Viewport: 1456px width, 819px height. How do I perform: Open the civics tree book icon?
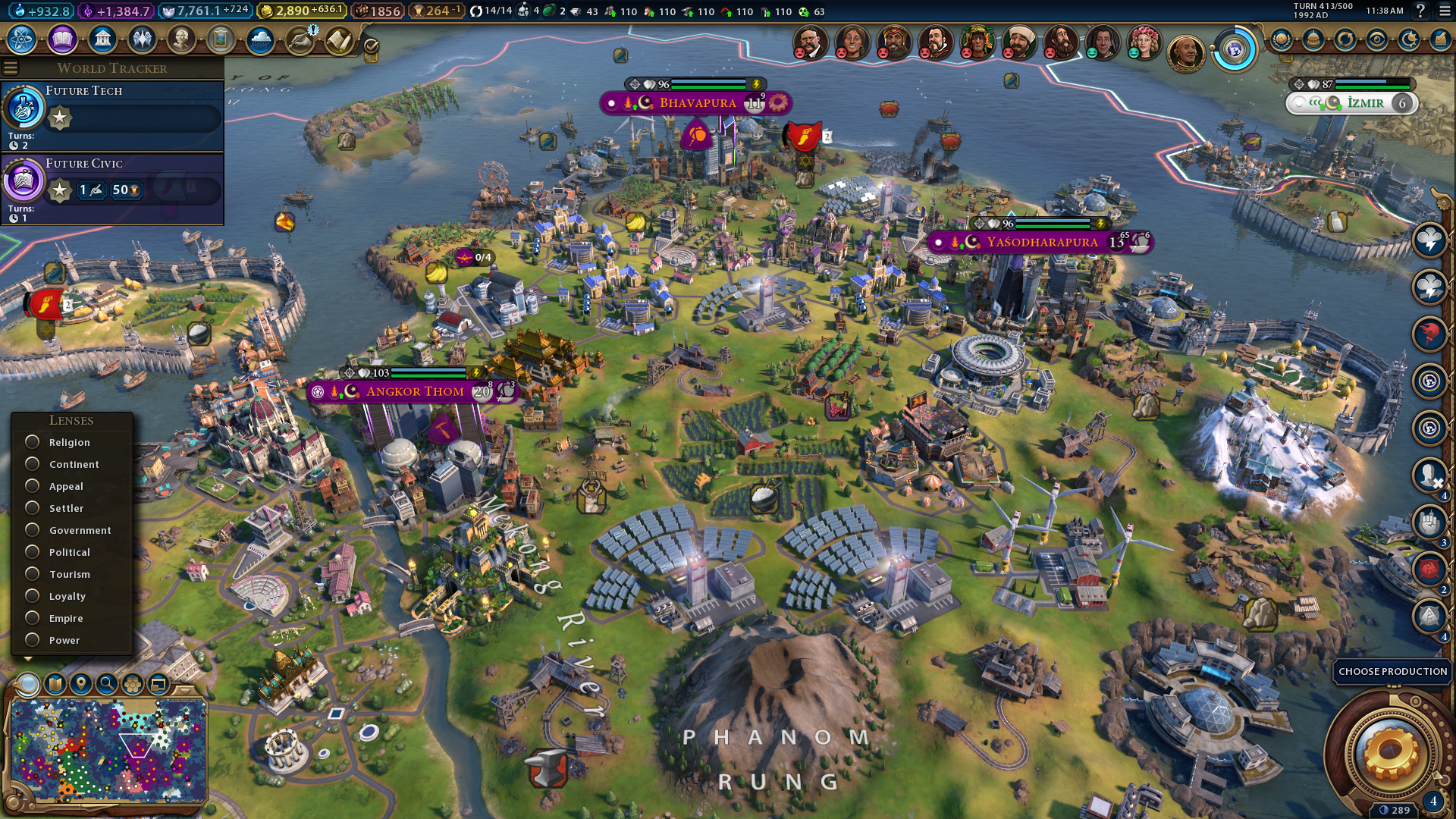(x=62, y=39)
